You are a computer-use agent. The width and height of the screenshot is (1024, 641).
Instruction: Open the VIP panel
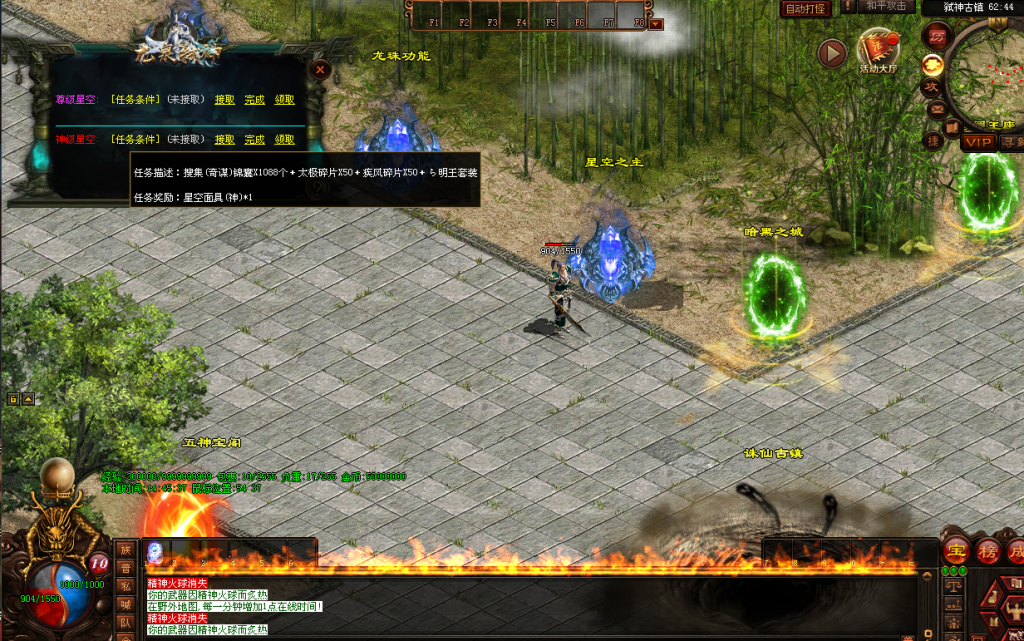coord(978,142)
